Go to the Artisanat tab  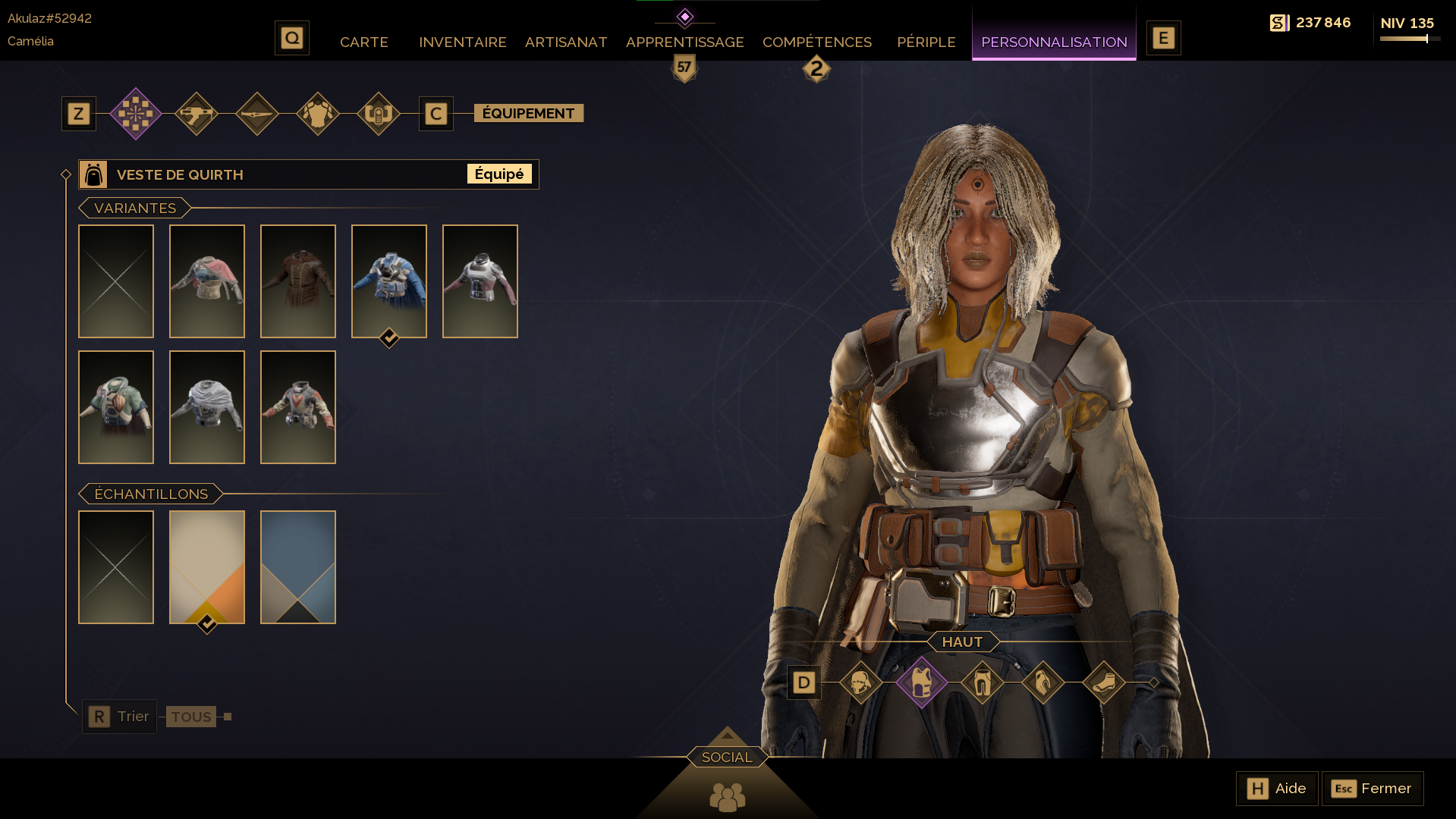(566, 42)
